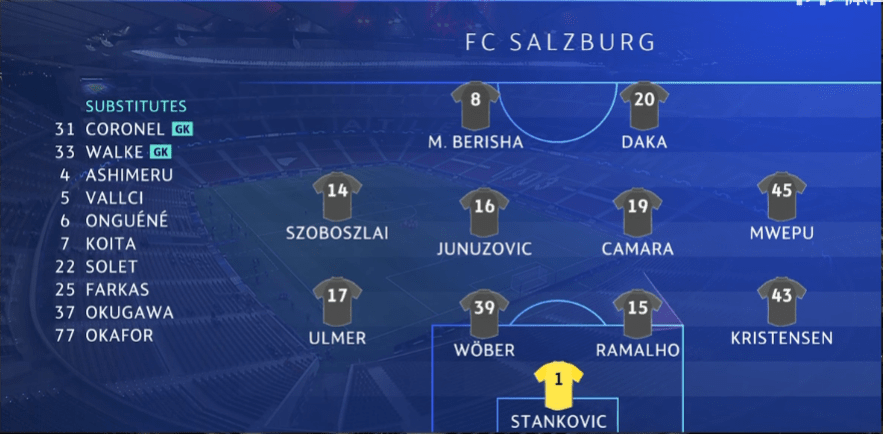This screenshot has width=883, height=434.
Task: Pick Wöber's number 39 shirt
Action: point(484,313)
